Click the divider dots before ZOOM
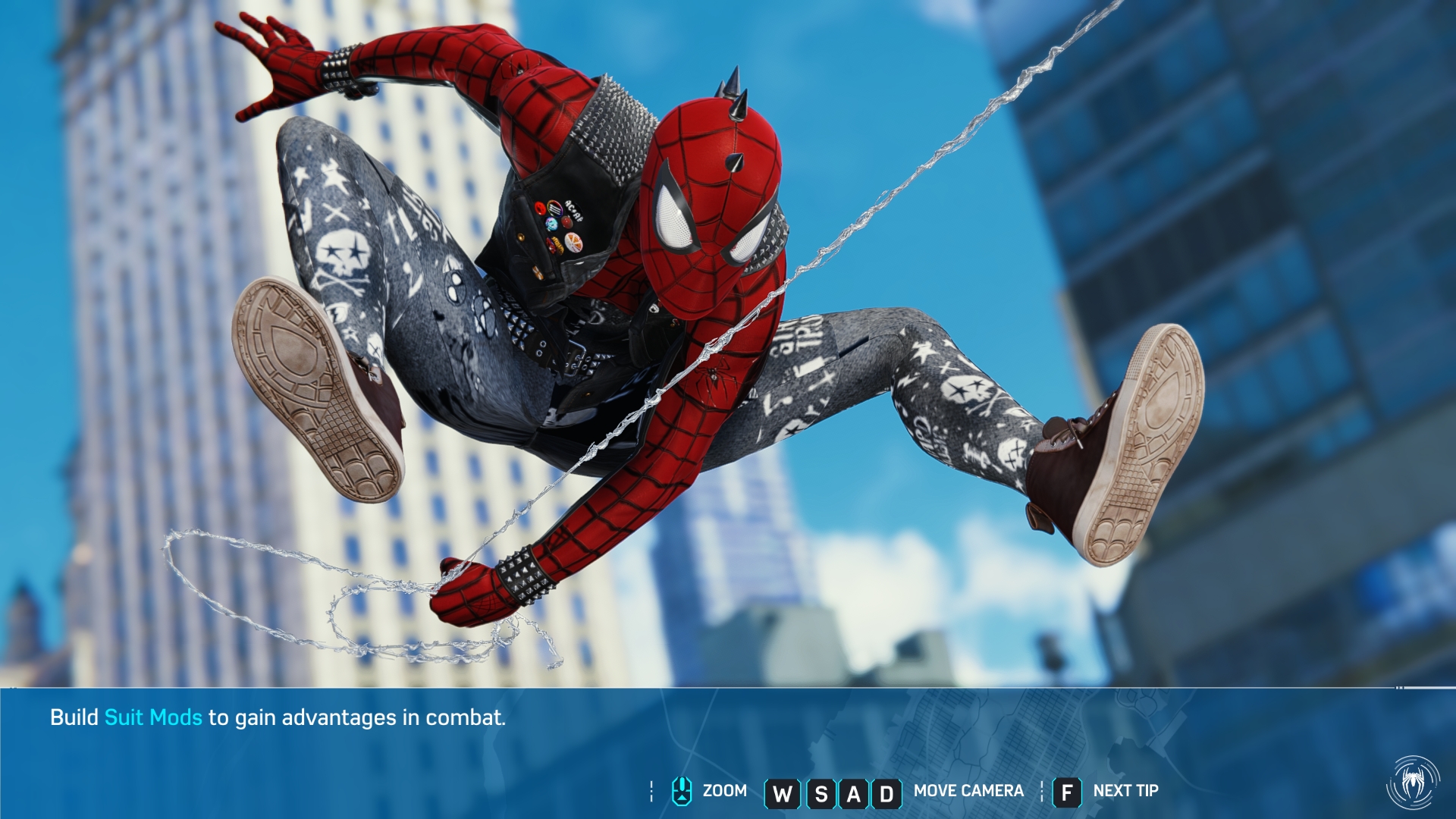 (651, 790)
